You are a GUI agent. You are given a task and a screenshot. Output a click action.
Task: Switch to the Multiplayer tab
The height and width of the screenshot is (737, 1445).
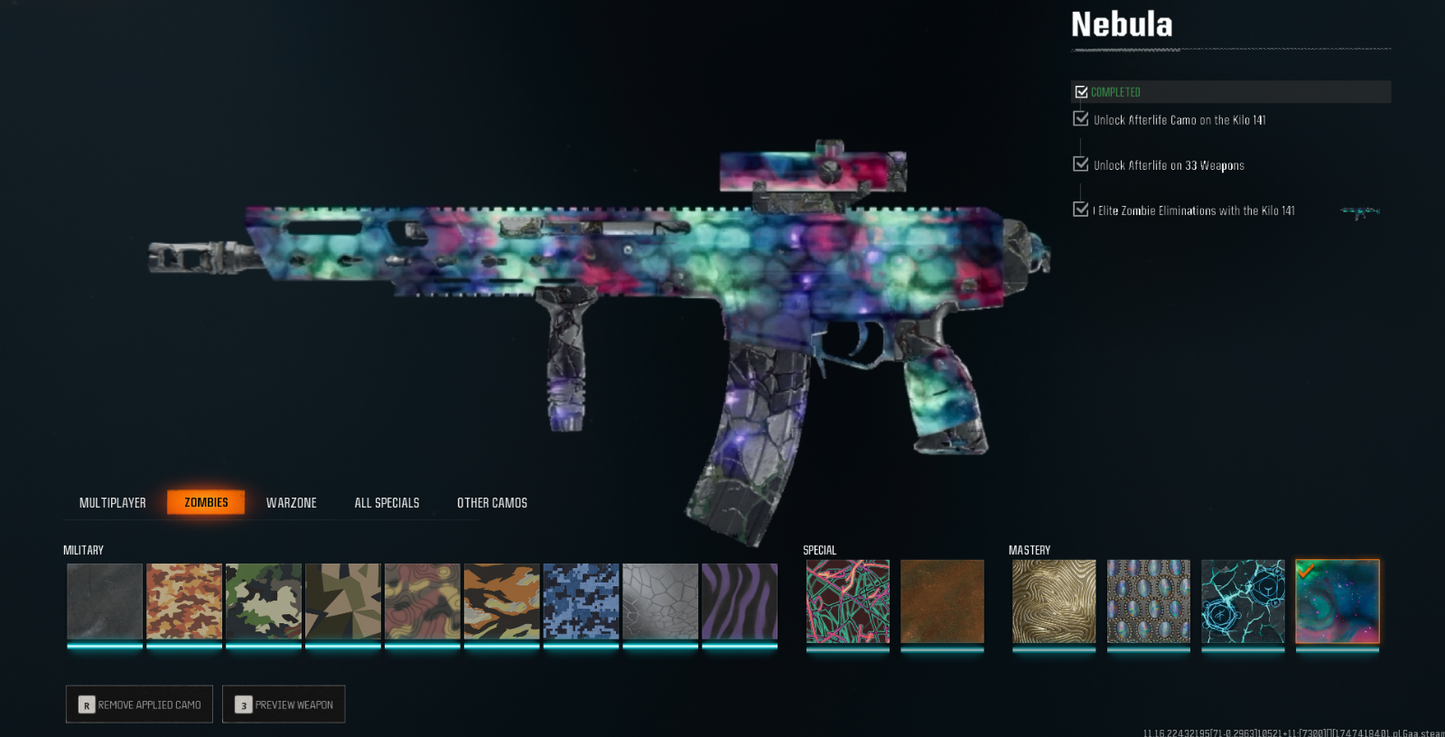112,502
